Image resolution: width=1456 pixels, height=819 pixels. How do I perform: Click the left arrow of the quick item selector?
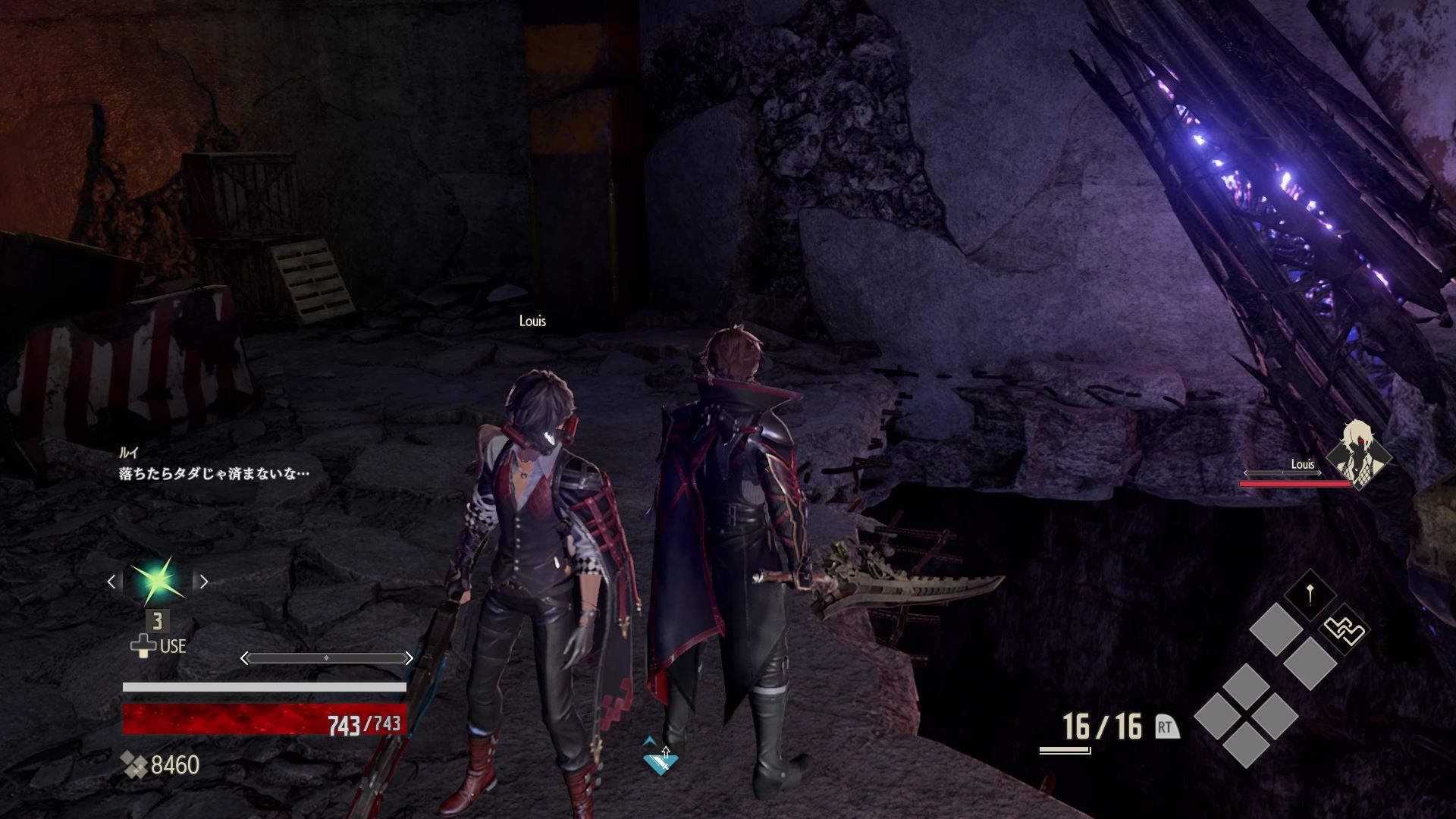click(112, 580)
